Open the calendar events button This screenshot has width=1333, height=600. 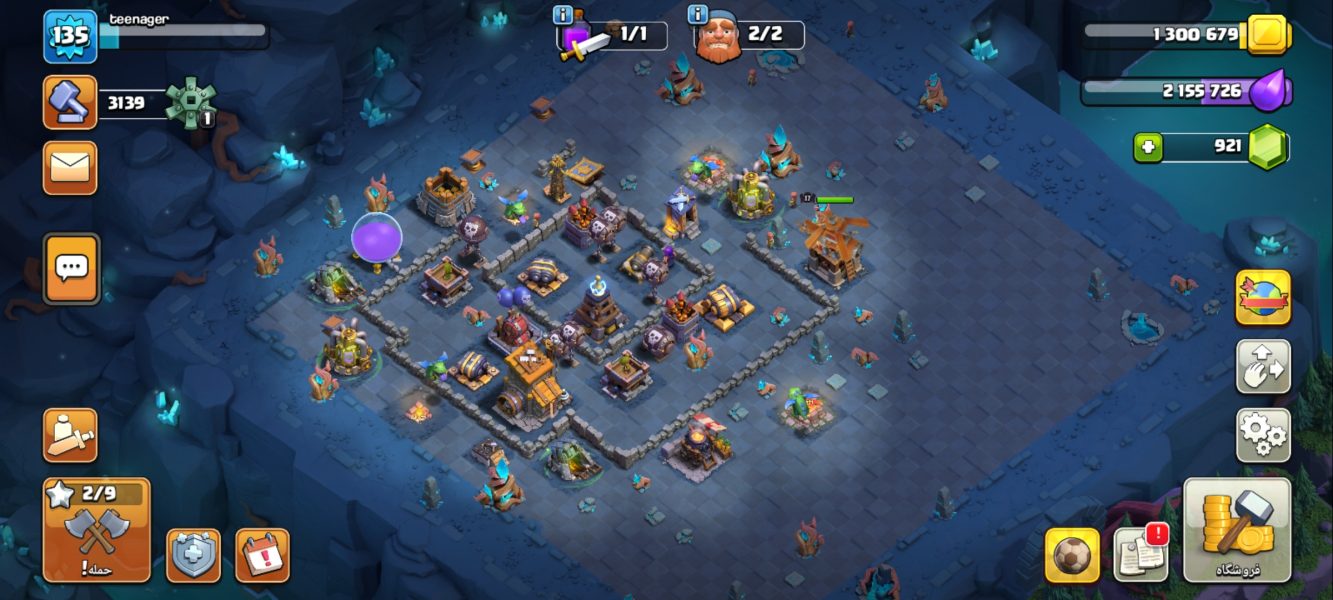coord(262,555)
